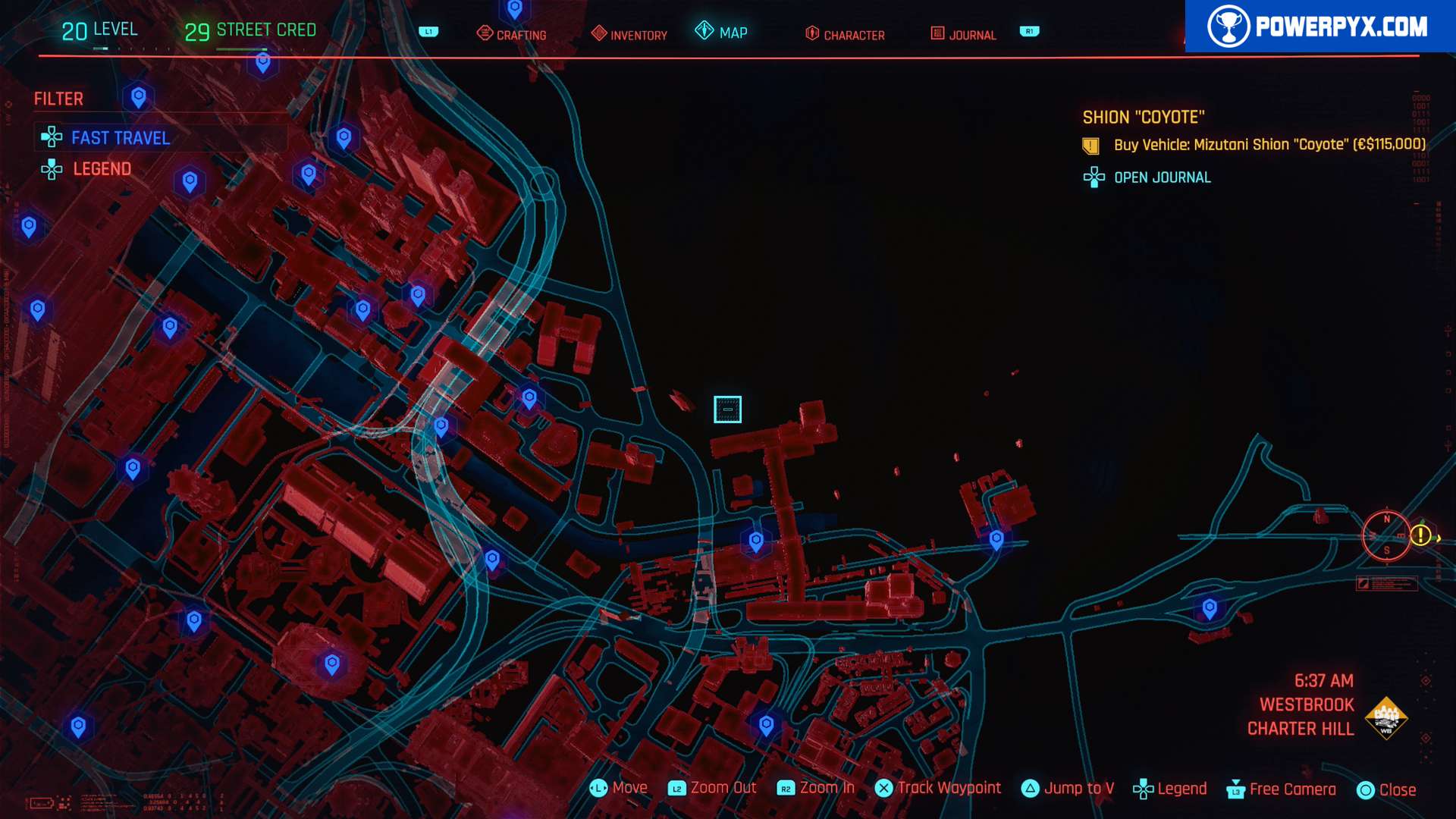Open Journal for the Shion Coyote
The width and height of the screenshot is (1456, 819).
click(1161, 177)
